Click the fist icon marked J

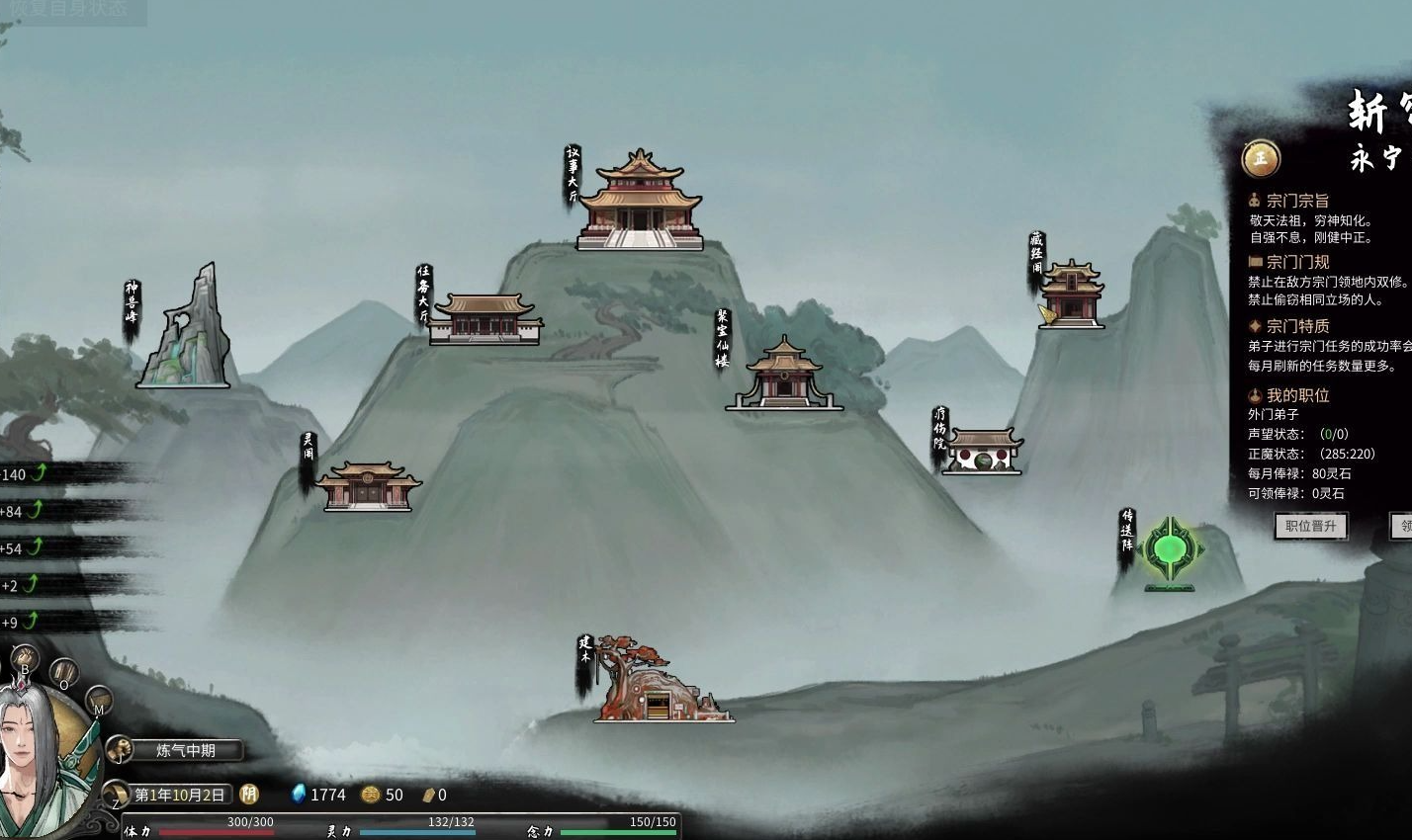(120, 750)
